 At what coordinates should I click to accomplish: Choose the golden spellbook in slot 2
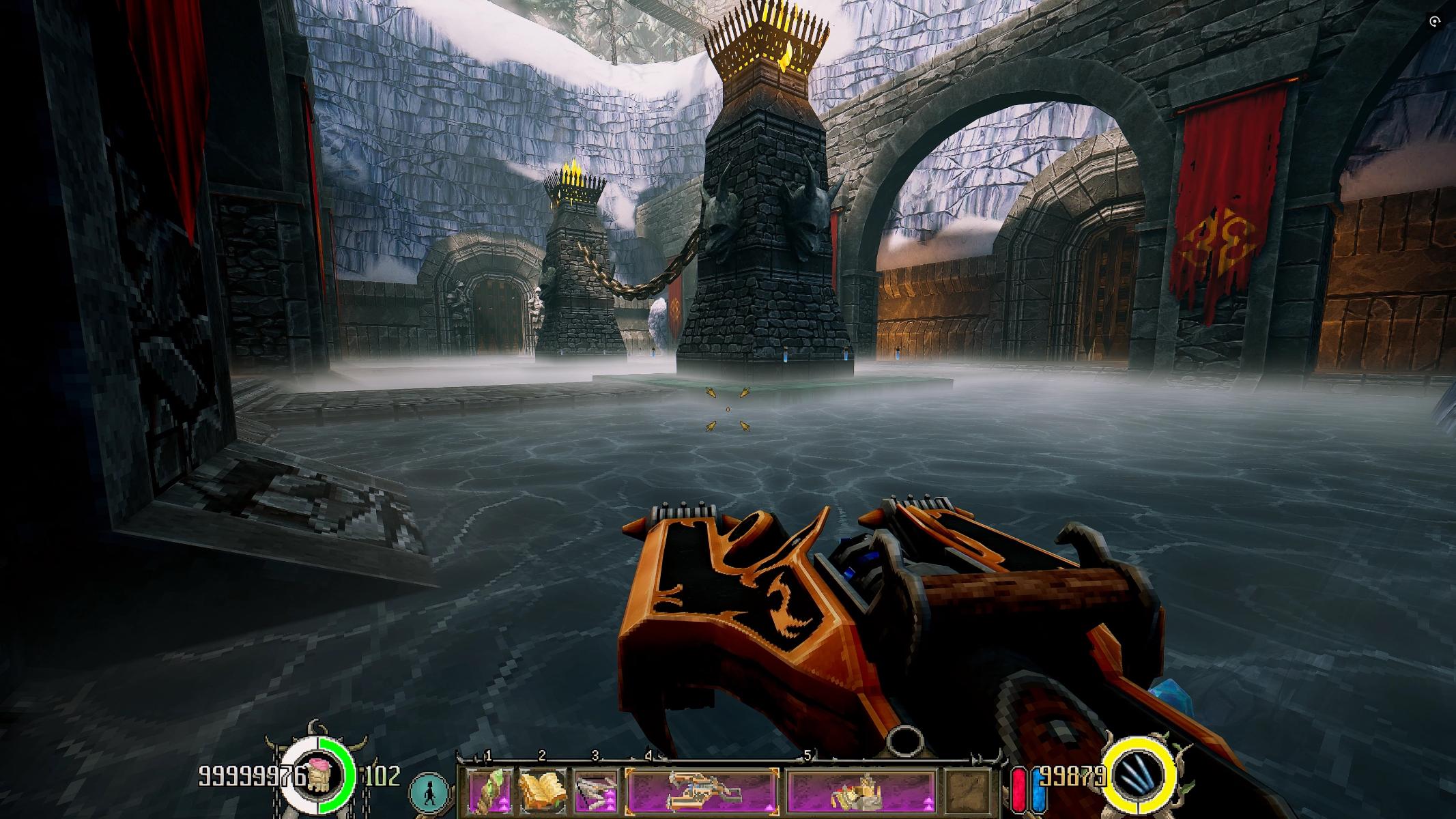544,790
